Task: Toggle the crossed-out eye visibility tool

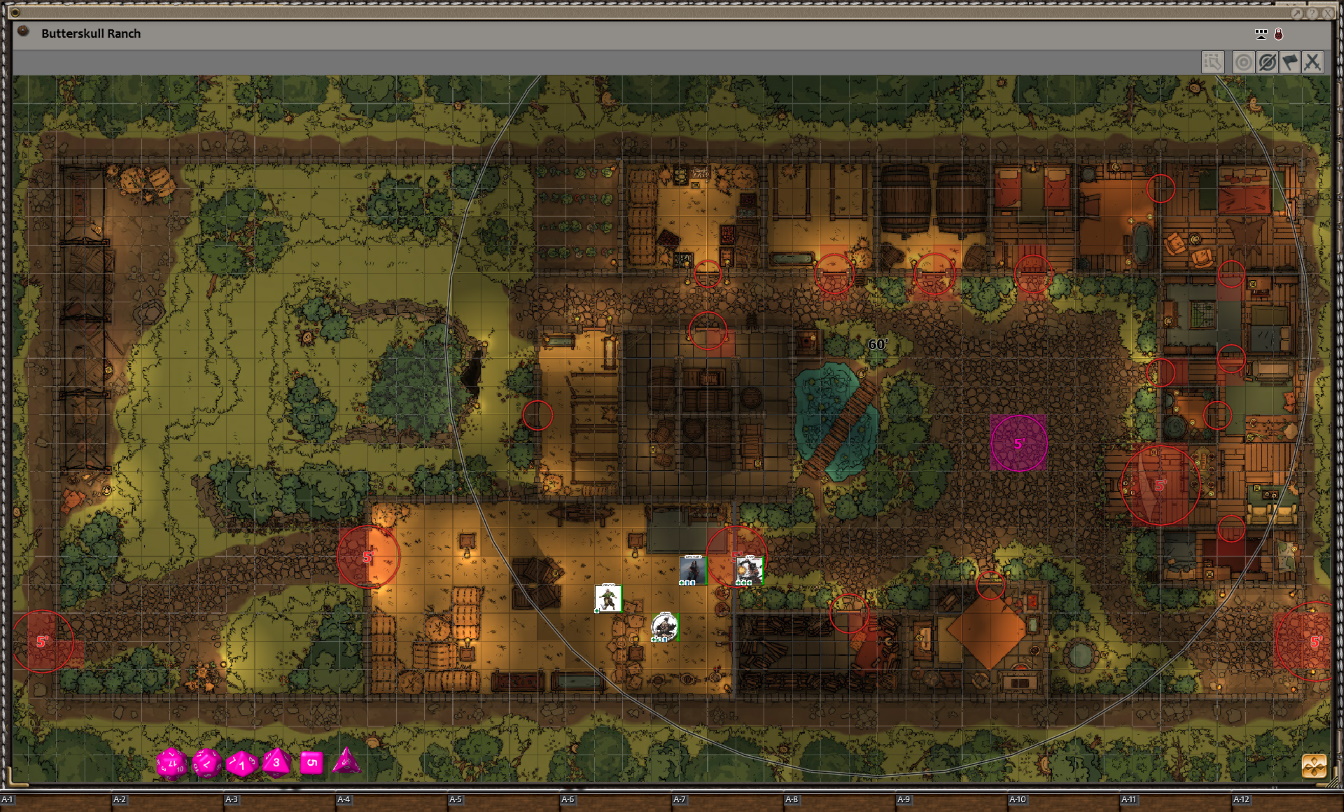Action: pyautogui.click(x=1266, y=62)
